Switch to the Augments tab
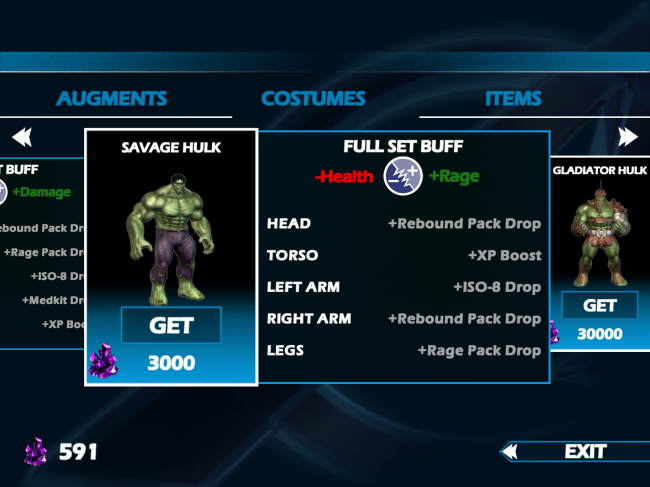This screenshot has height=487, width=650. tap(111, 99)
